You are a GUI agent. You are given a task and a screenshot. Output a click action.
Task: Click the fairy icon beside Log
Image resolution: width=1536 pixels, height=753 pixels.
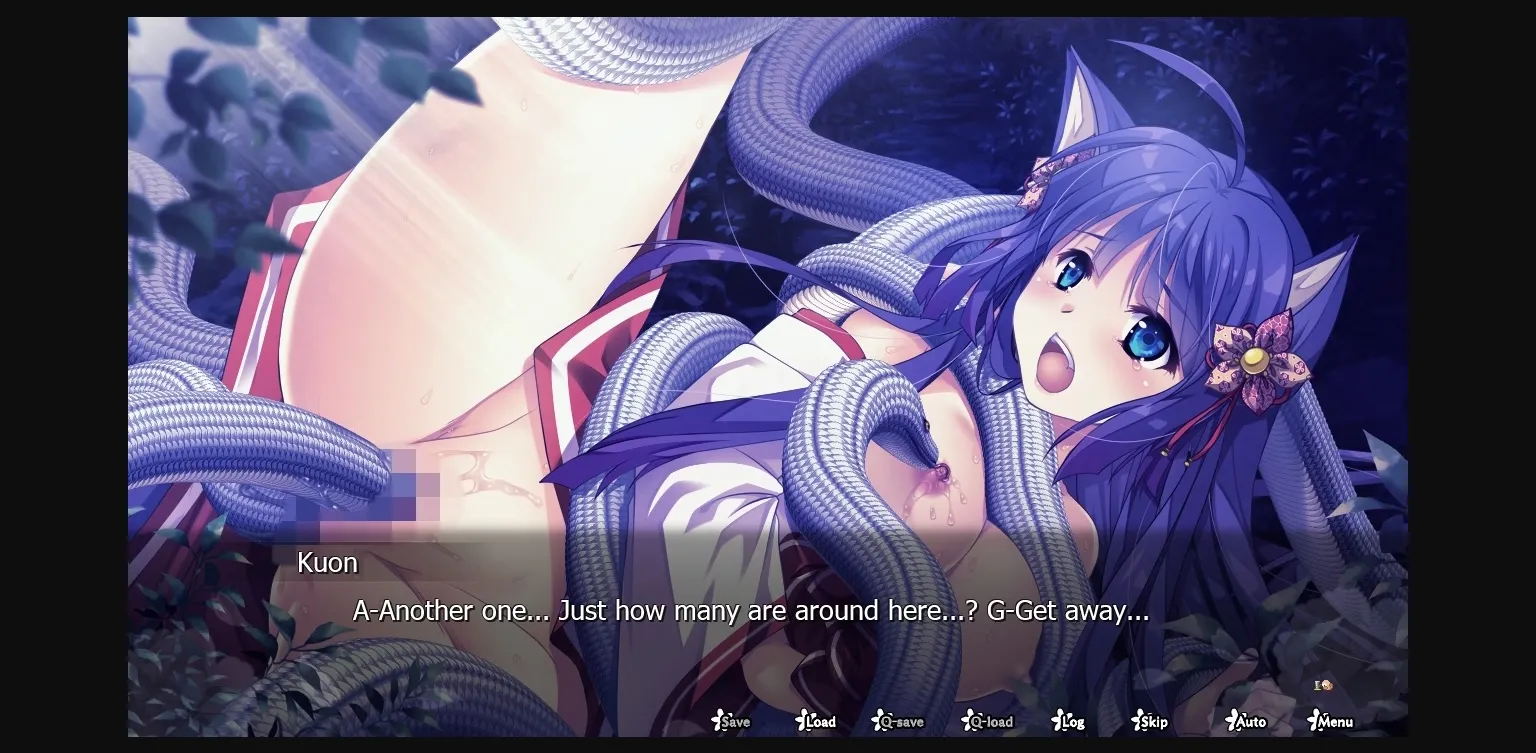click(x=1055, y=720)
